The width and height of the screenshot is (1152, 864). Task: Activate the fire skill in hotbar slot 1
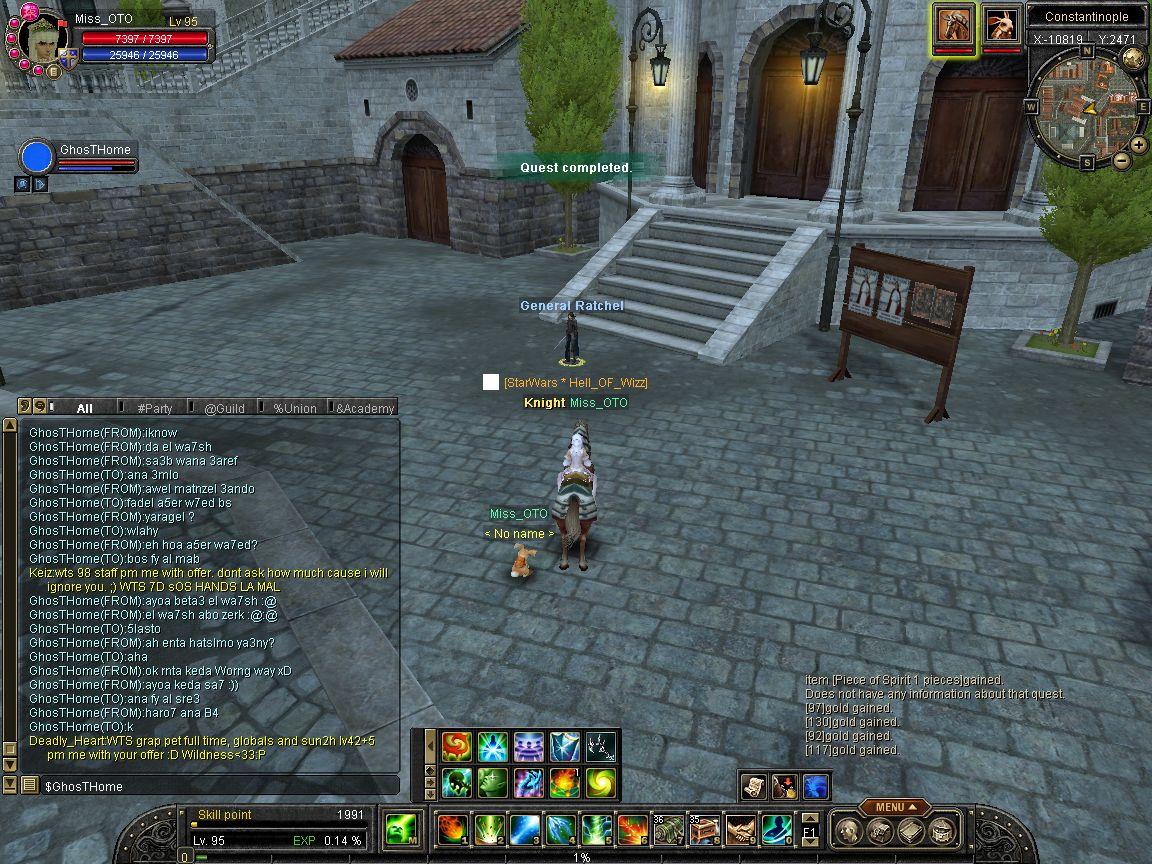(452, 829)
